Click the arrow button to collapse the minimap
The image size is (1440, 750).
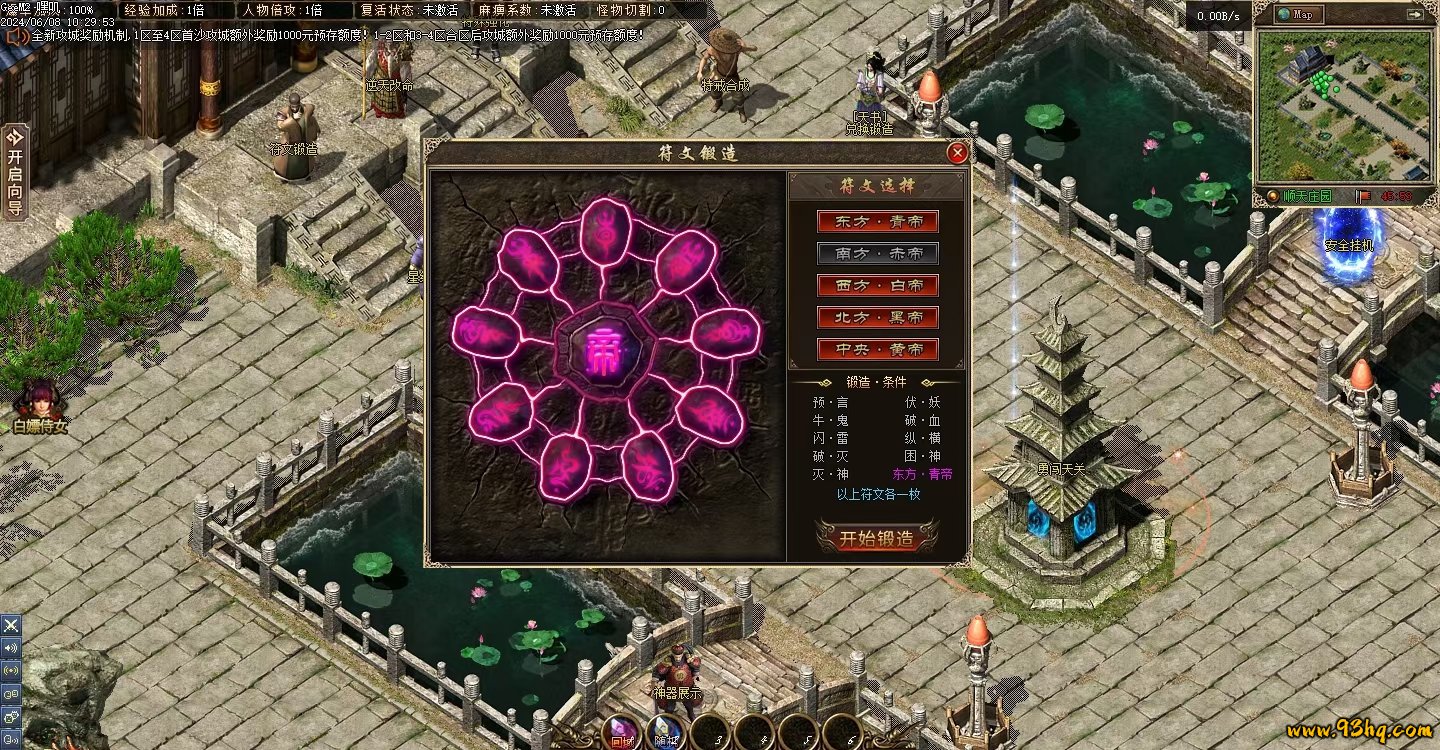pos(1414,14)
